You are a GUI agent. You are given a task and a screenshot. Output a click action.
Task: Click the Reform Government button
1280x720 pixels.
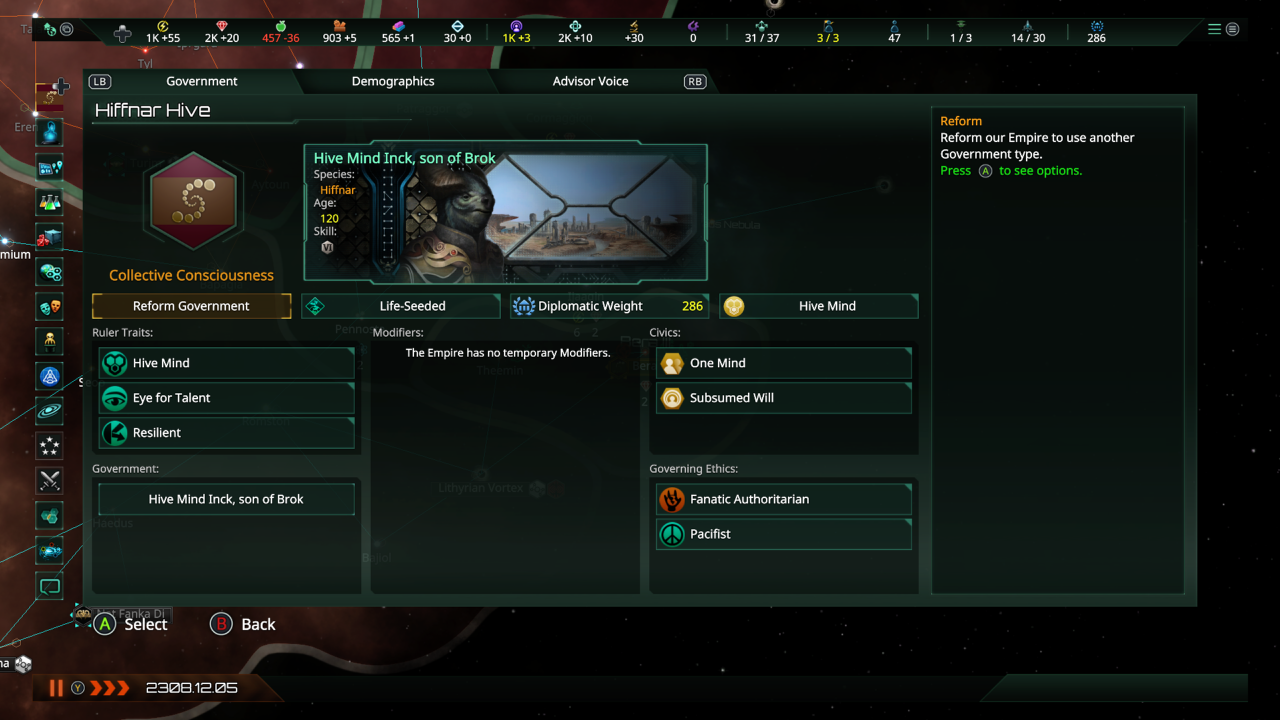pyautogui.click(x=191, y=306)
